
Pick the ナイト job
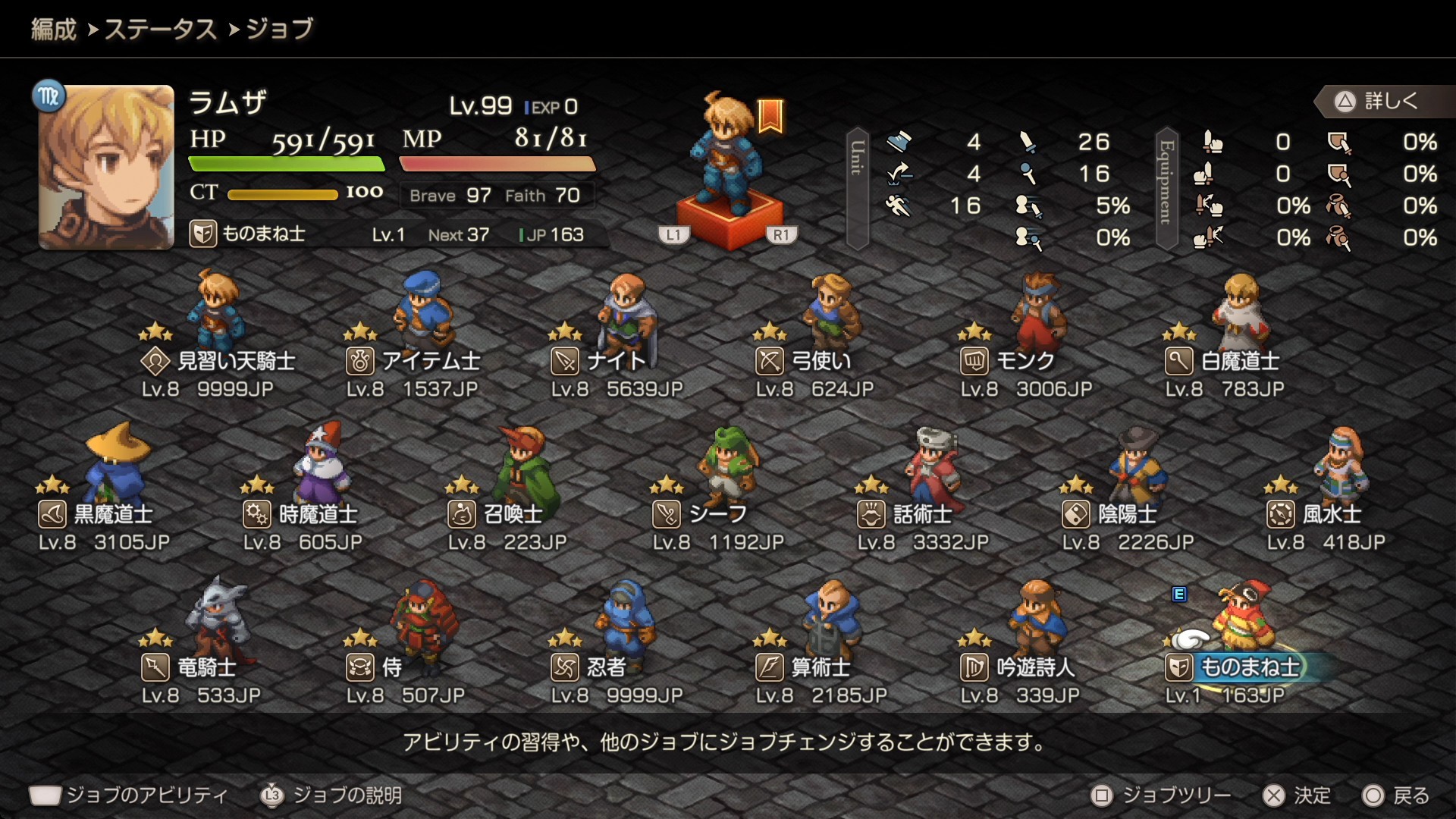(x=599, y=361)
